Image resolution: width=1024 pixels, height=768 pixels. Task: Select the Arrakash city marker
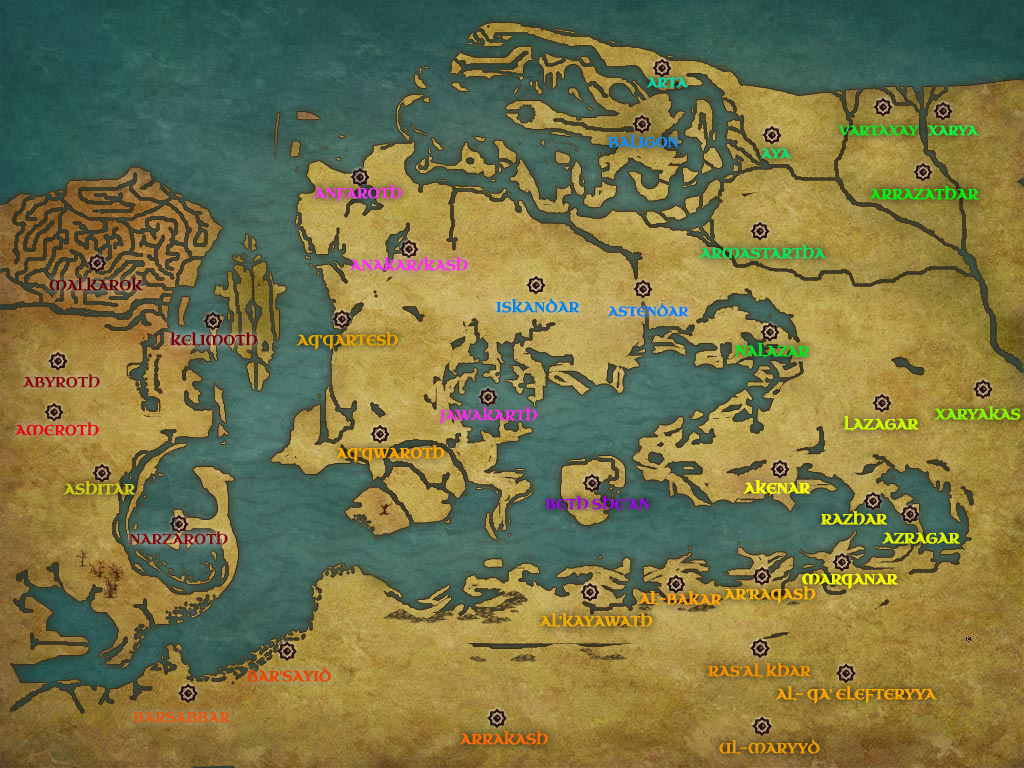point(496,718)
